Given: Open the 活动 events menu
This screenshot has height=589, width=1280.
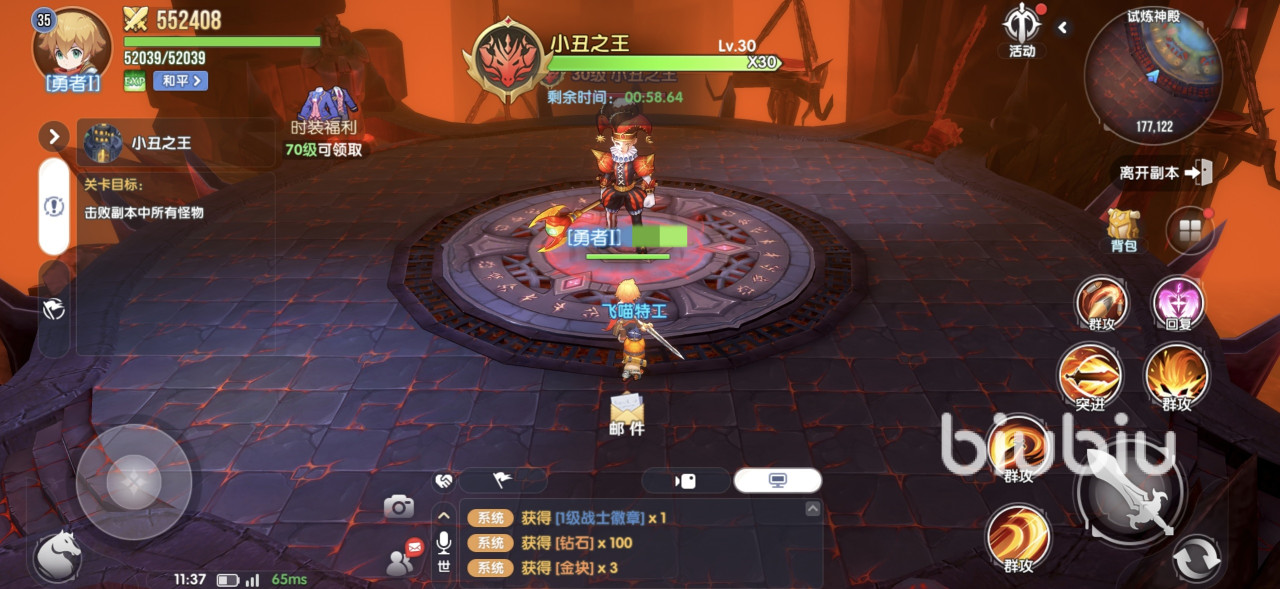Looking at the screenshot, I should (x=1022, y=30).
